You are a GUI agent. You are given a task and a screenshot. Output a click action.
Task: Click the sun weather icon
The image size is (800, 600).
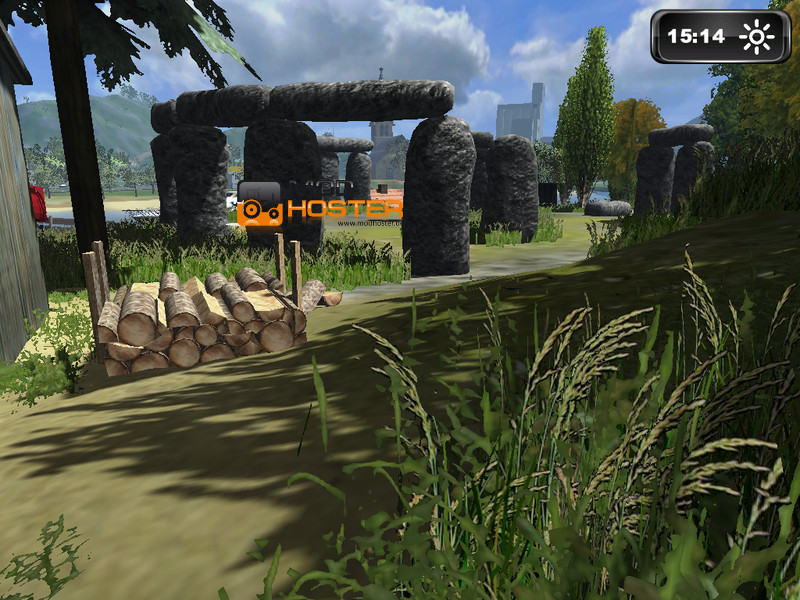(x=756, y=37)
